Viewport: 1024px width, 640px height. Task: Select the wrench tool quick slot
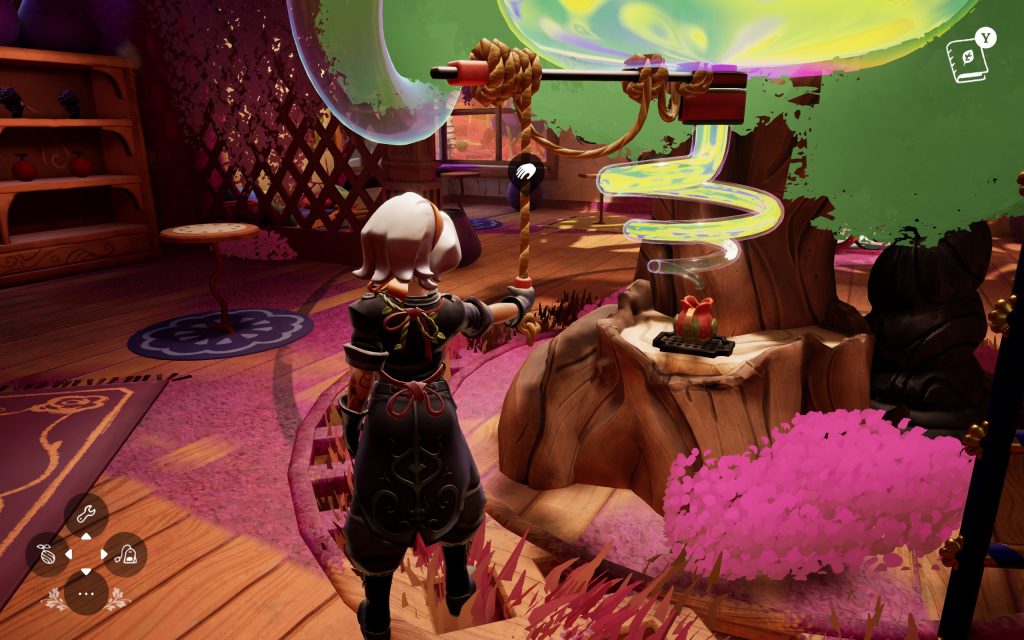(x=86, y=515)
